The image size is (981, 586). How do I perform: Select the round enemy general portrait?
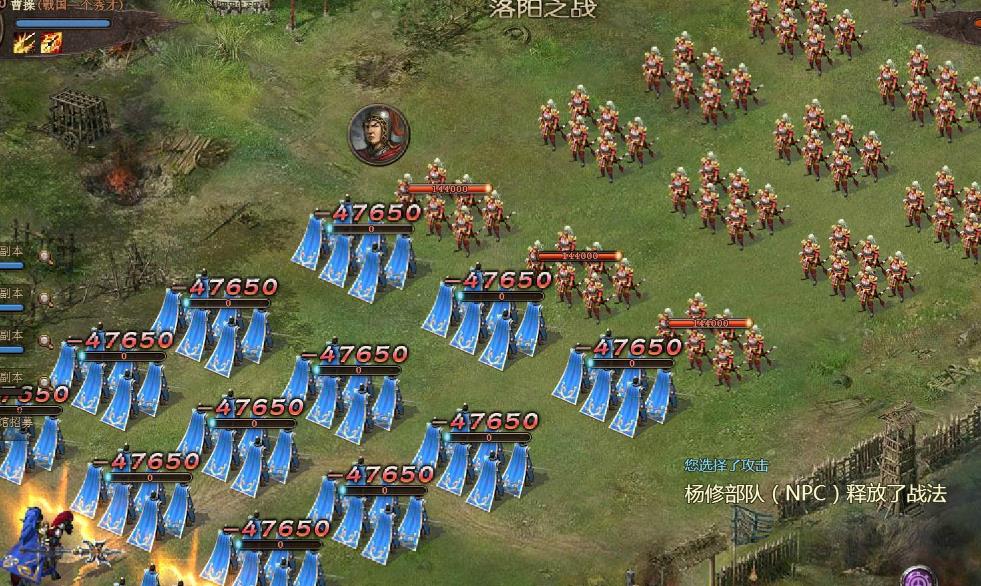click(379, 134)
